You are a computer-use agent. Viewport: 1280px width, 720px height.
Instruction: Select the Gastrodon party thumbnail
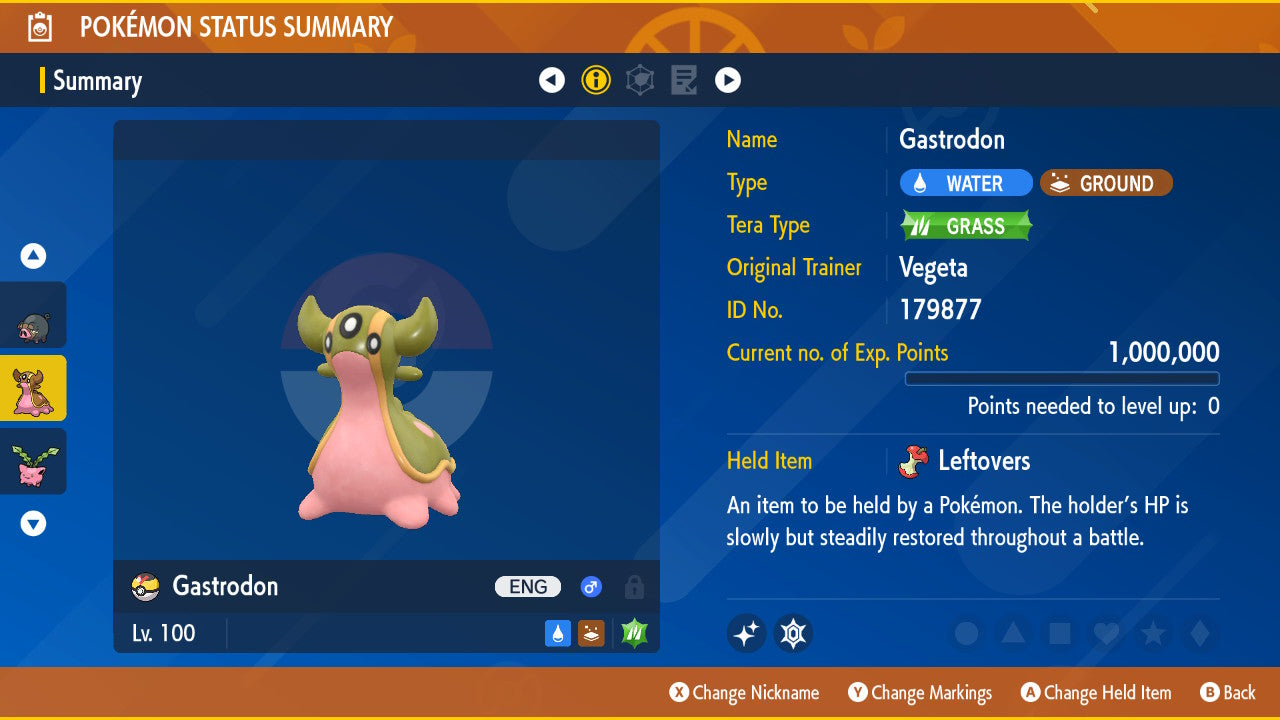coord(34,388)
